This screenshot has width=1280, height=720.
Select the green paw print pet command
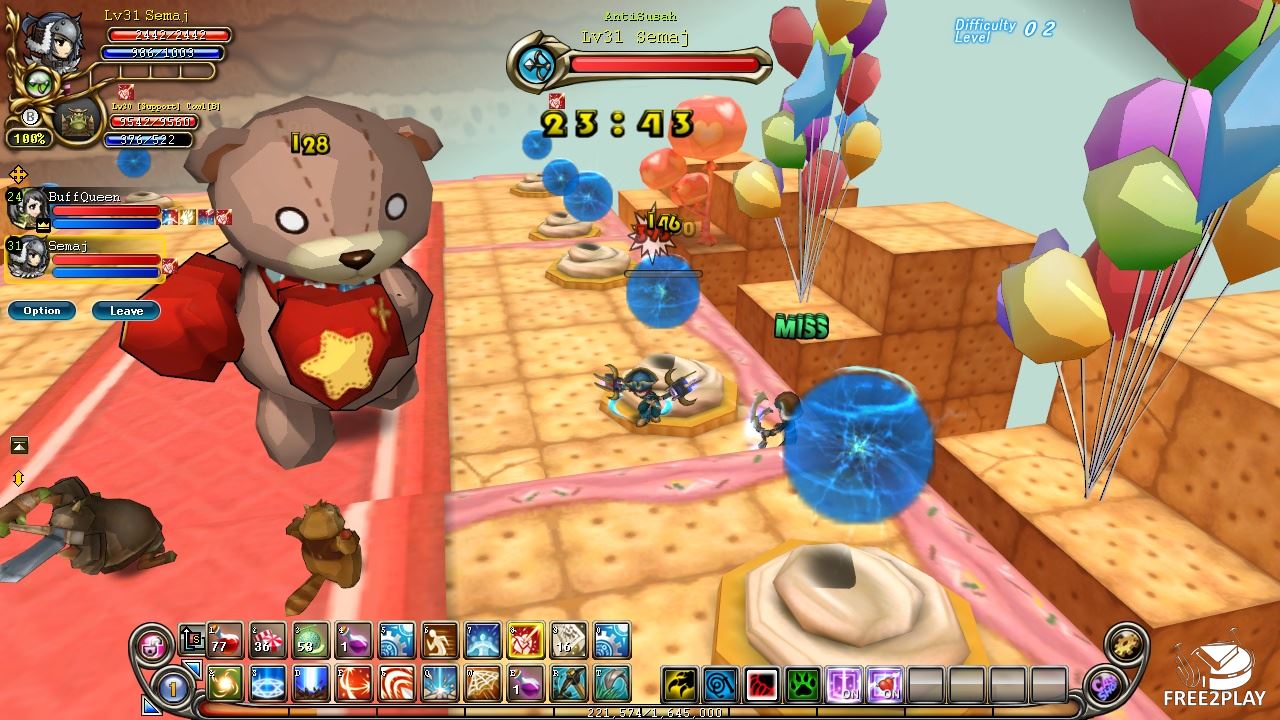803,685
